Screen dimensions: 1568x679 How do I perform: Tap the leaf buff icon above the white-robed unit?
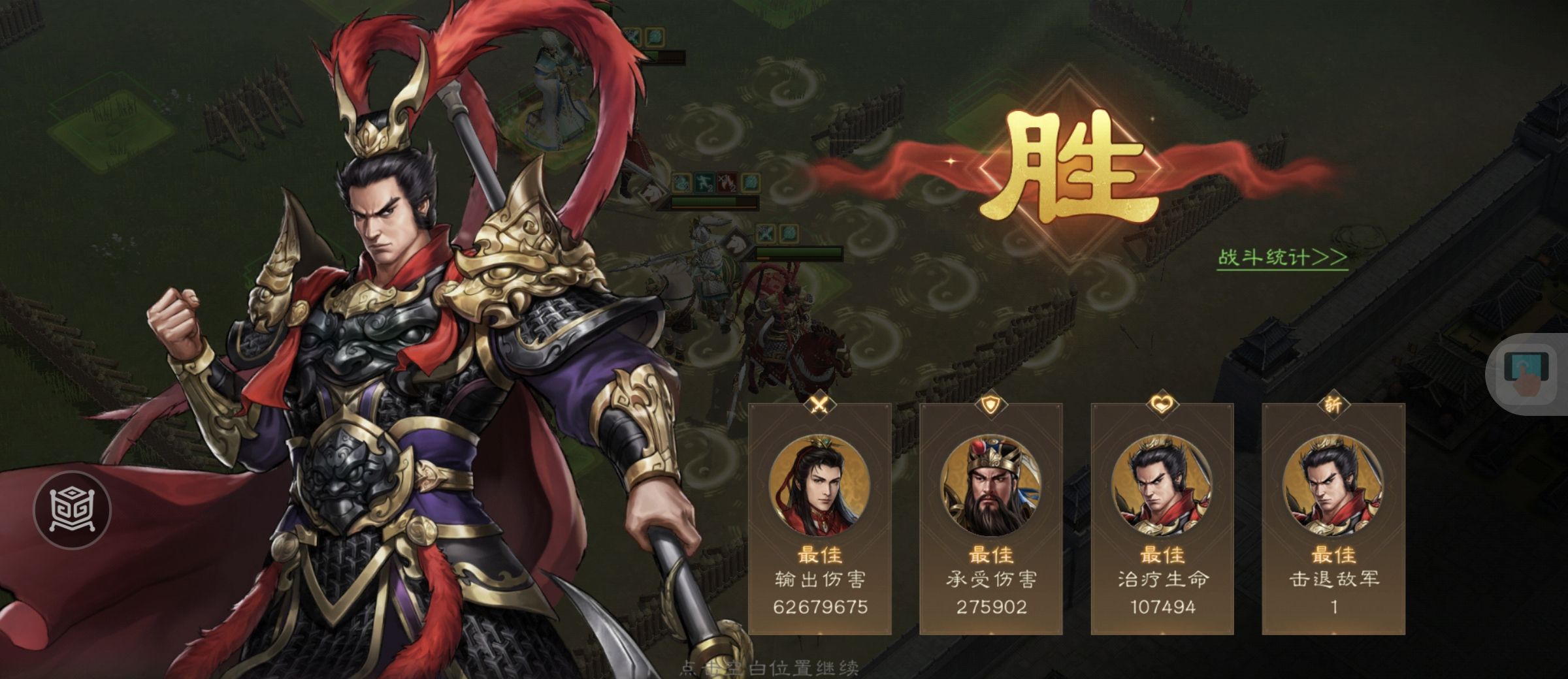[x=654, y=35]
